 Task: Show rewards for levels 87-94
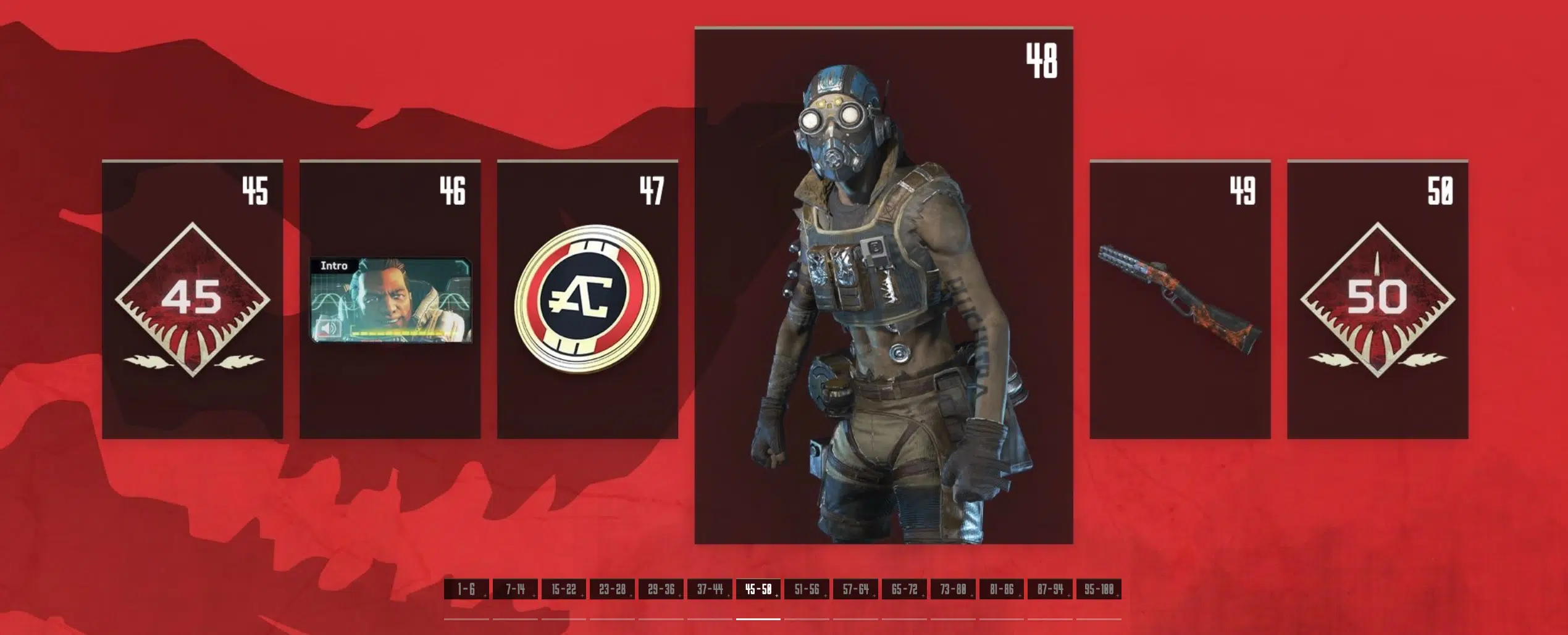(x=1050, y=589)
